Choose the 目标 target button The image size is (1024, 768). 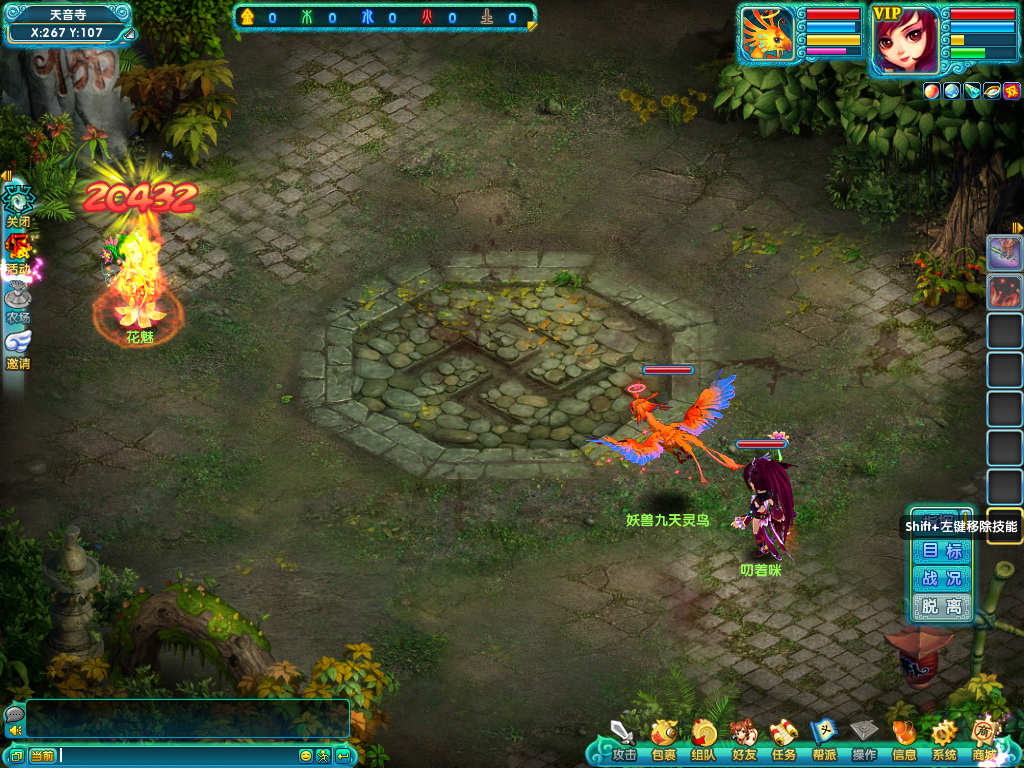point(942,551)
